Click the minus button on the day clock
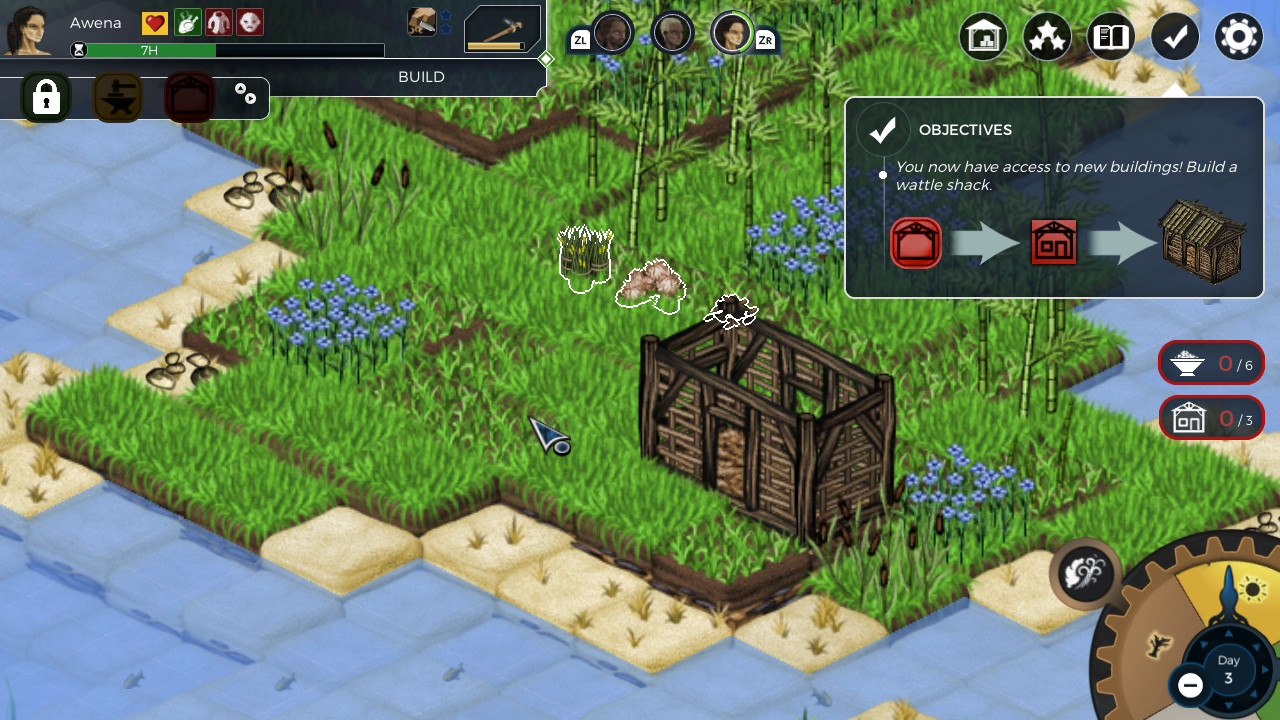The height and width of the screenshot is (720, 1280). tap(1189, 686)
